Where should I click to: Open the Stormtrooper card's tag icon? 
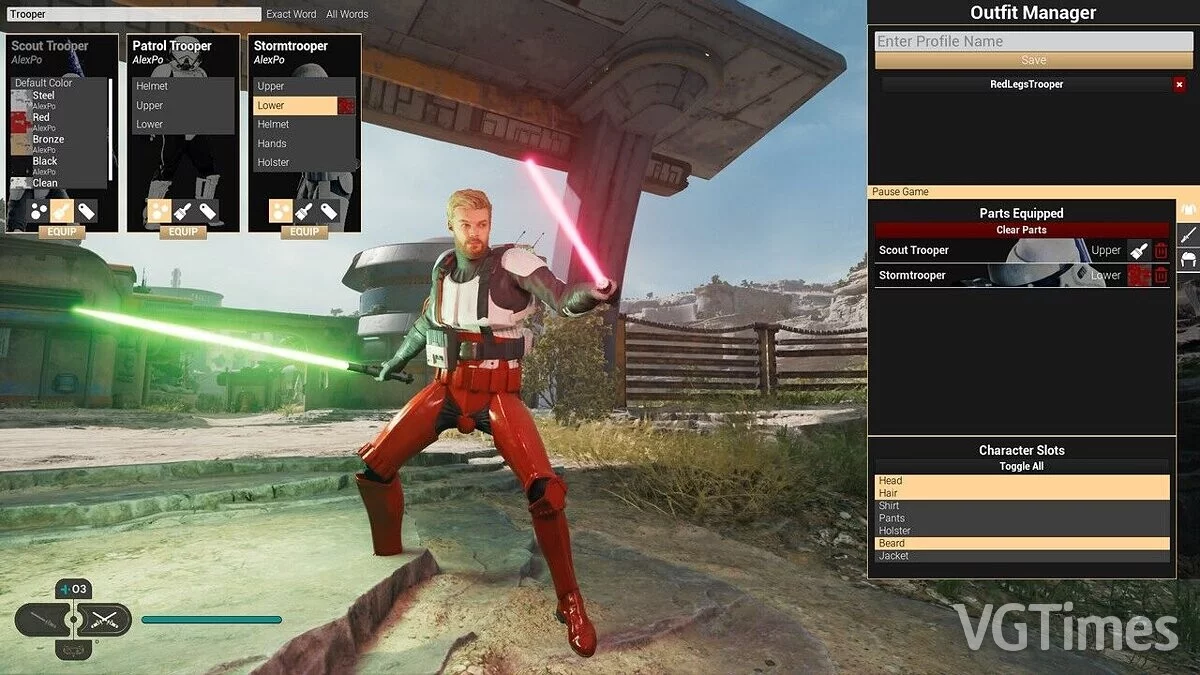click(x=329, y=211)
